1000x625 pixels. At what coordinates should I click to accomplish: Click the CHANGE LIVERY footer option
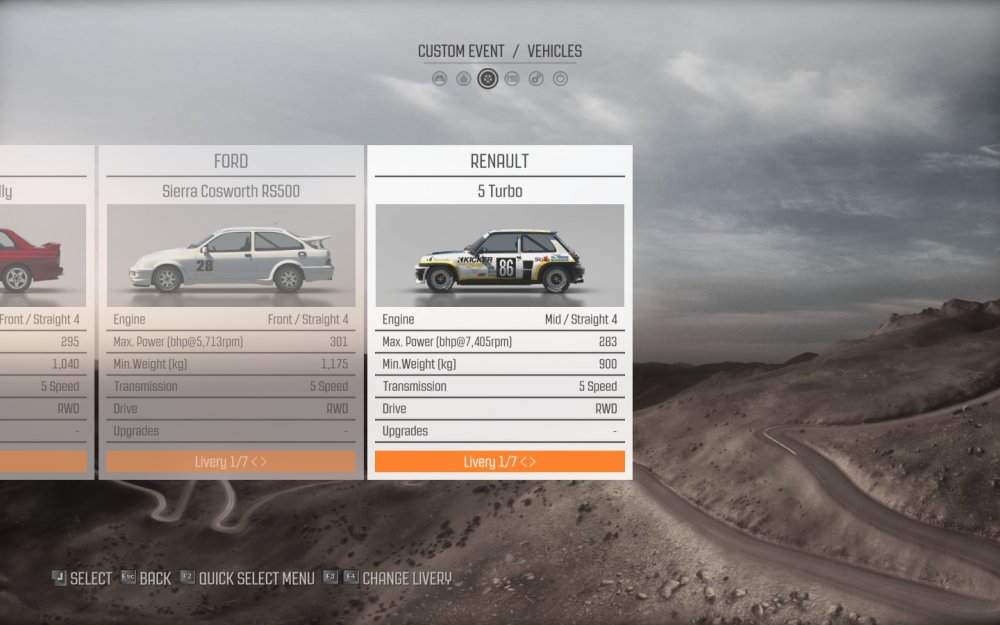(x=396, y=578)
